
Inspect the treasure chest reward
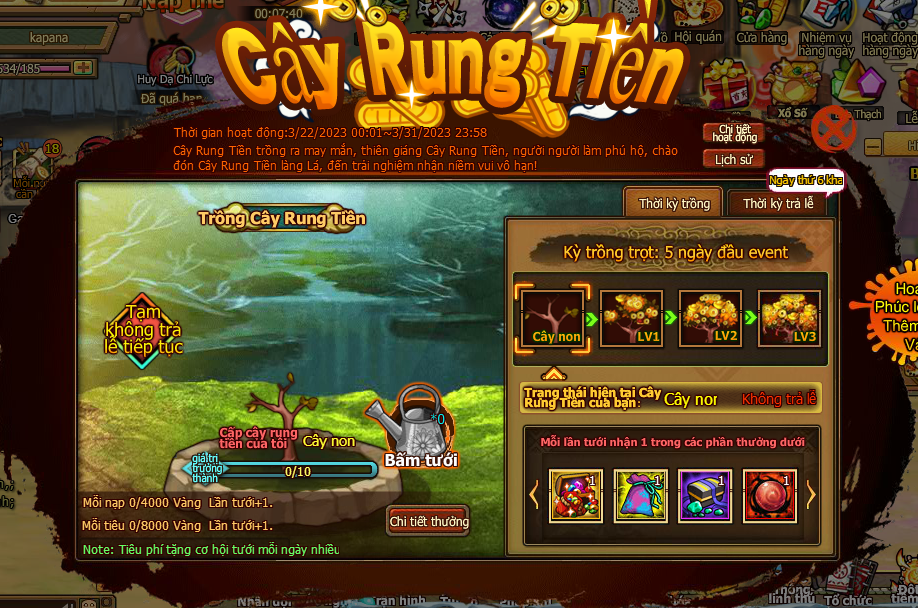(x=576, y=495)
